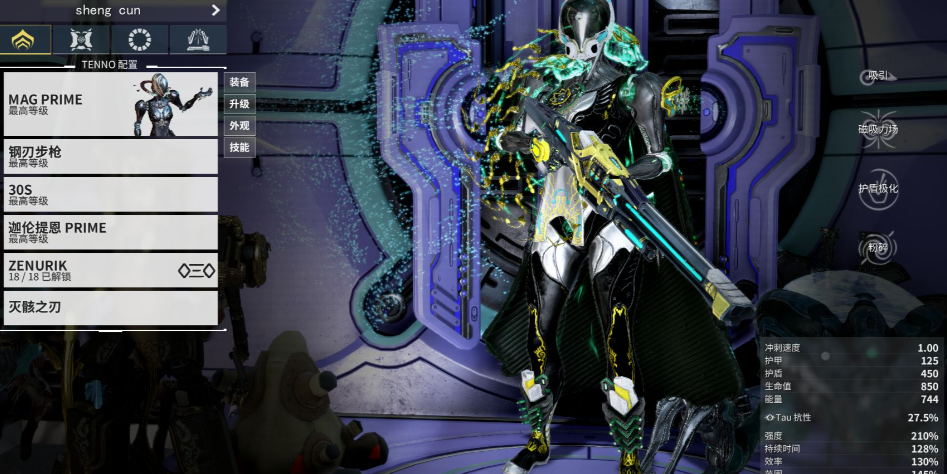Select the MAG PRIME warframe row
947x474 pixels.
pos(110,104)
